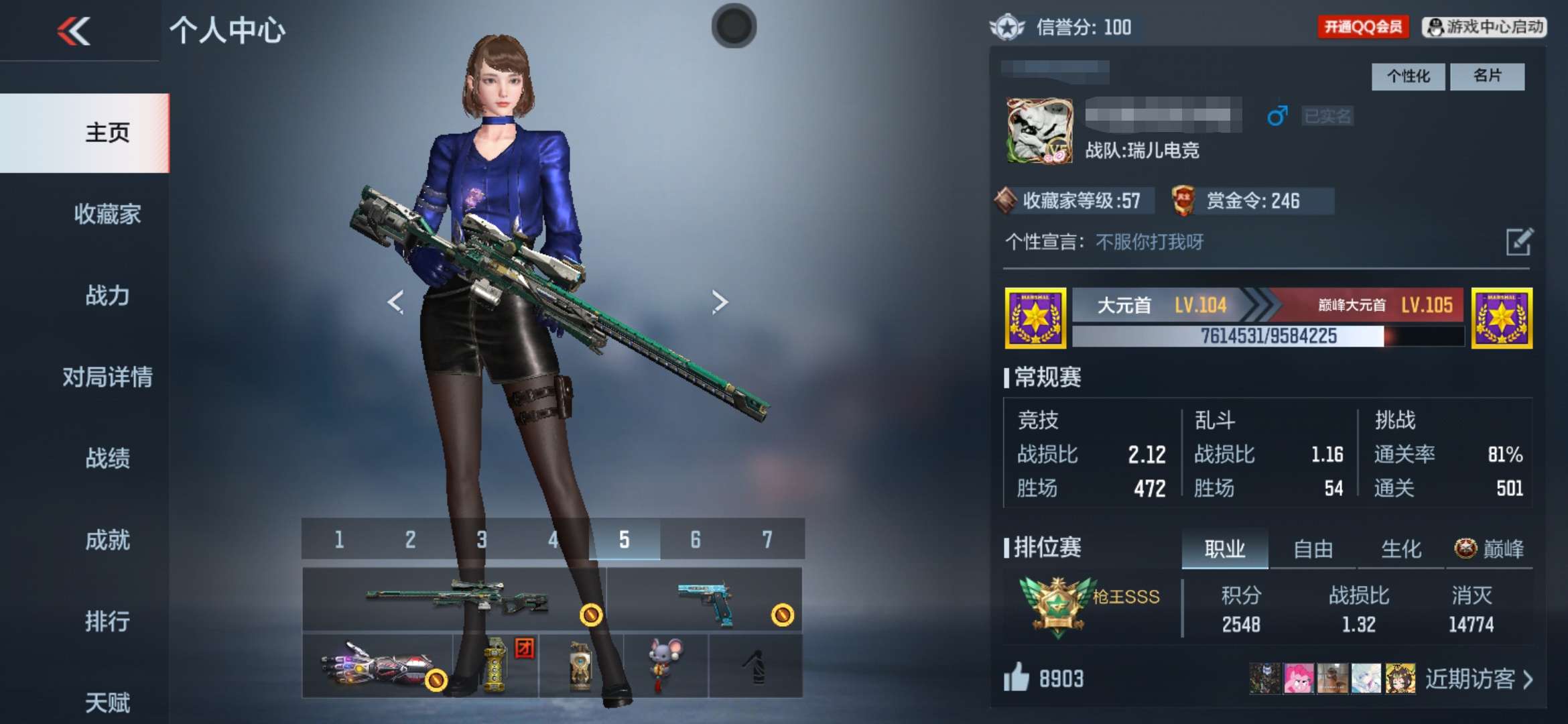Open the 名片 card button
Screen dimensions: 1568x724
coord(1487,76)
